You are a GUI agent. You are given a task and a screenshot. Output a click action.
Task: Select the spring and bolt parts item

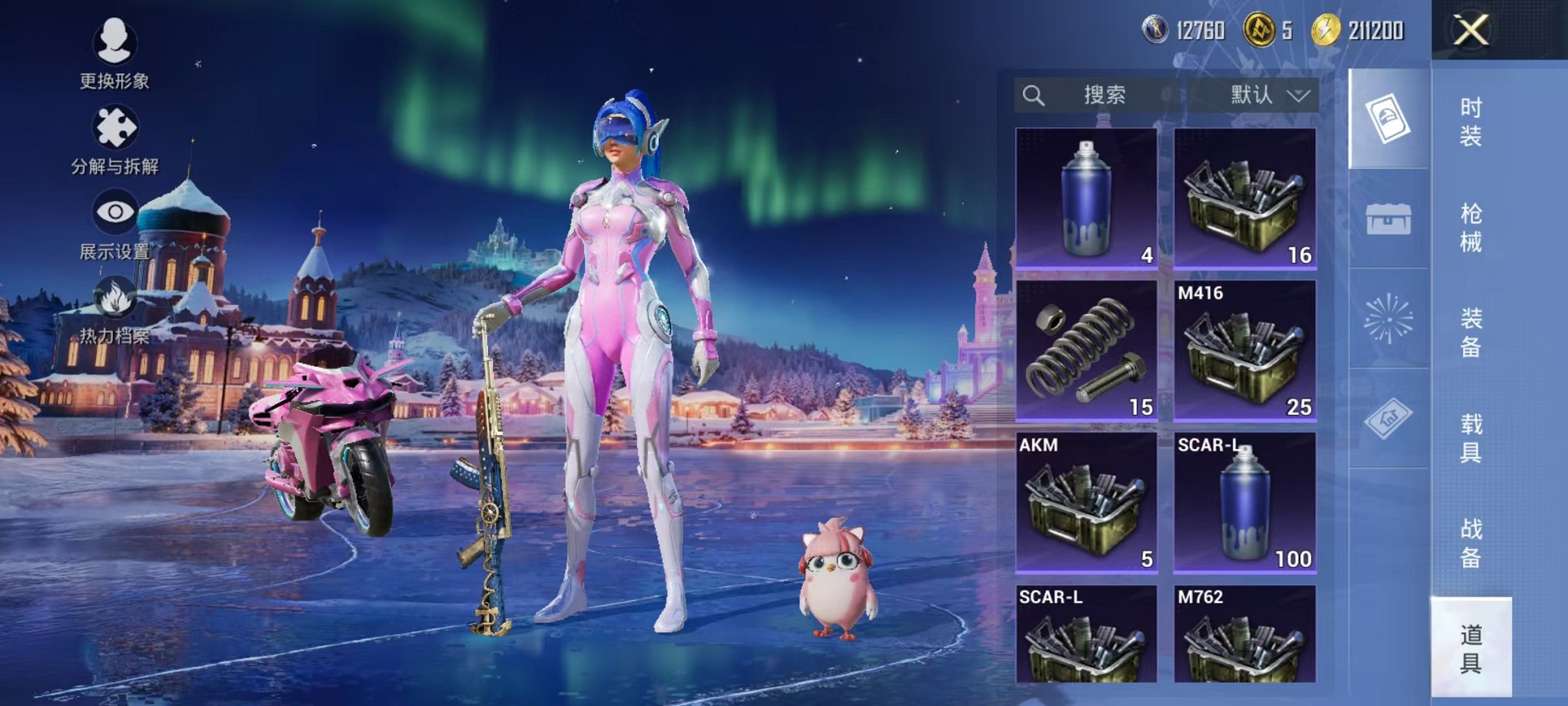[x=1086, y=351]
